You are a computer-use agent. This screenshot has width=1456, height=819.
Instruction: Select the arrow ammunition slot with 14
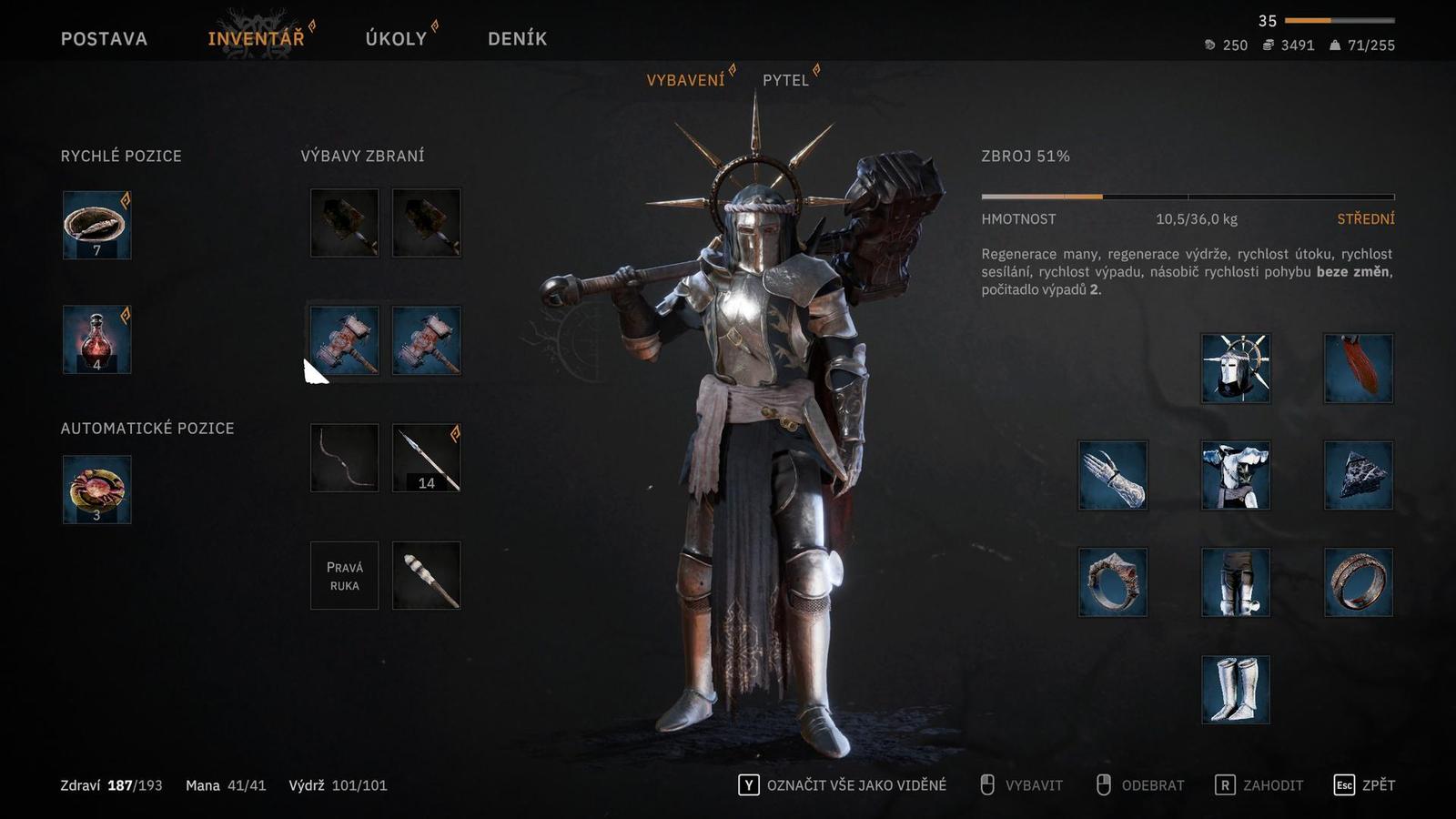click(426, 458)
